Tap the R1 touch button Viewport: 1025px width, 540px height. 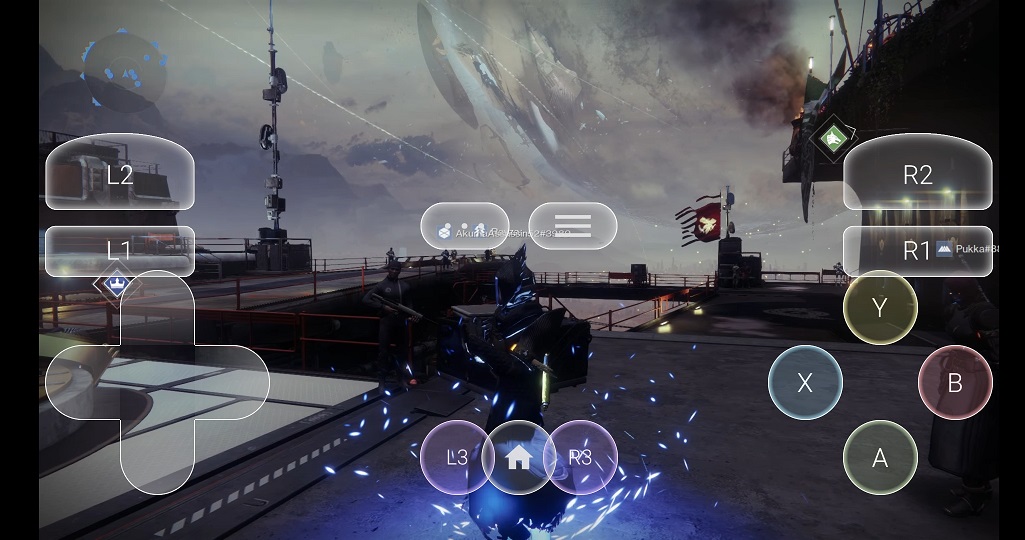(917, 250)
